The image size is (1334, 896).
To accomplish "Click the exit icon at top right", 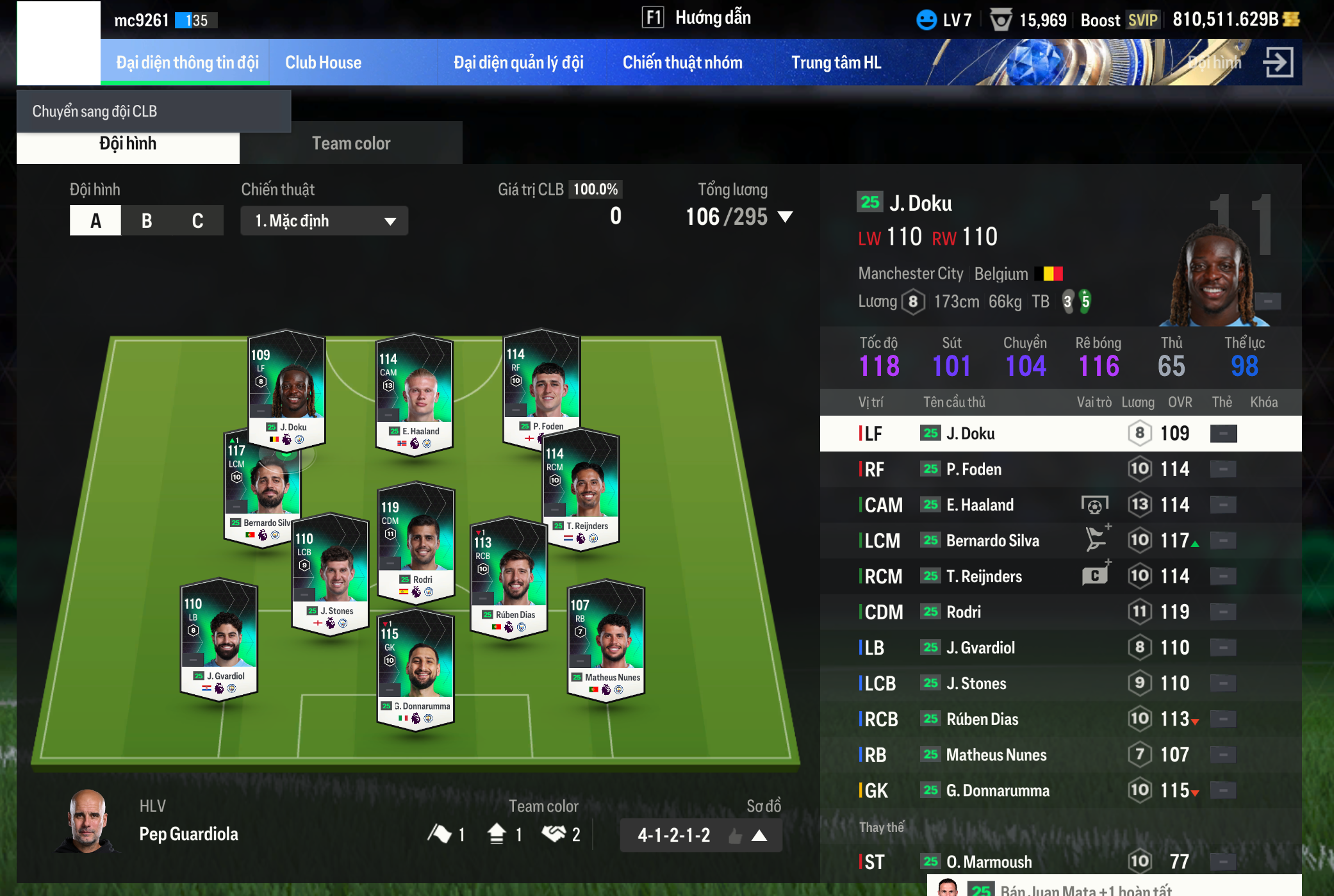I will (x=1278, y=63).
